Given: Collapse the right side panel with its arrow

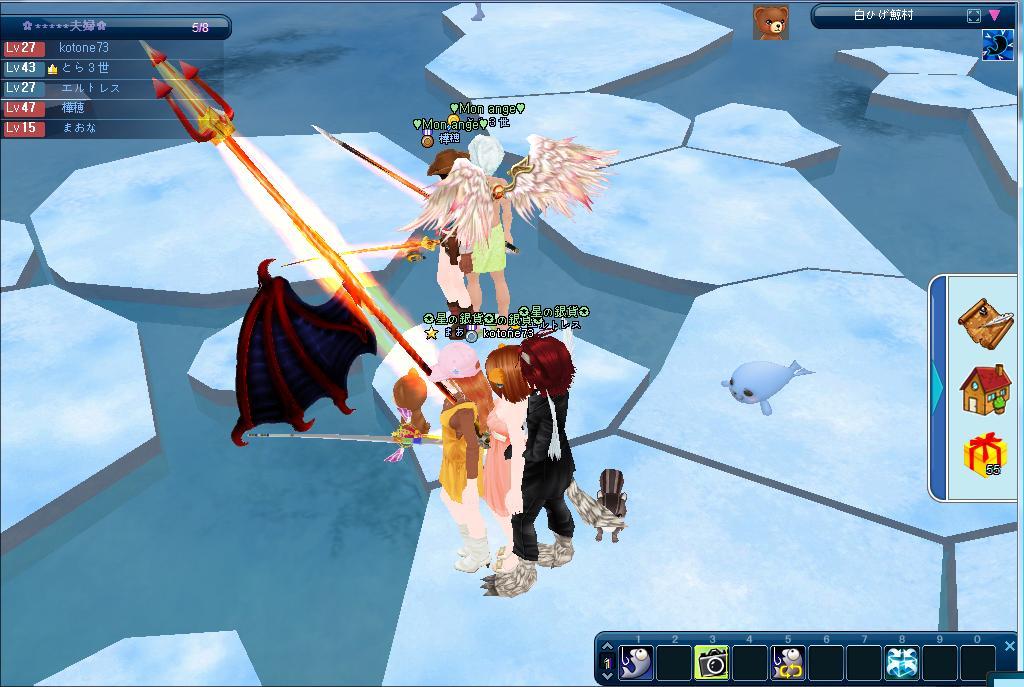Looking at the screenshot, I should (x=938, y=385).
